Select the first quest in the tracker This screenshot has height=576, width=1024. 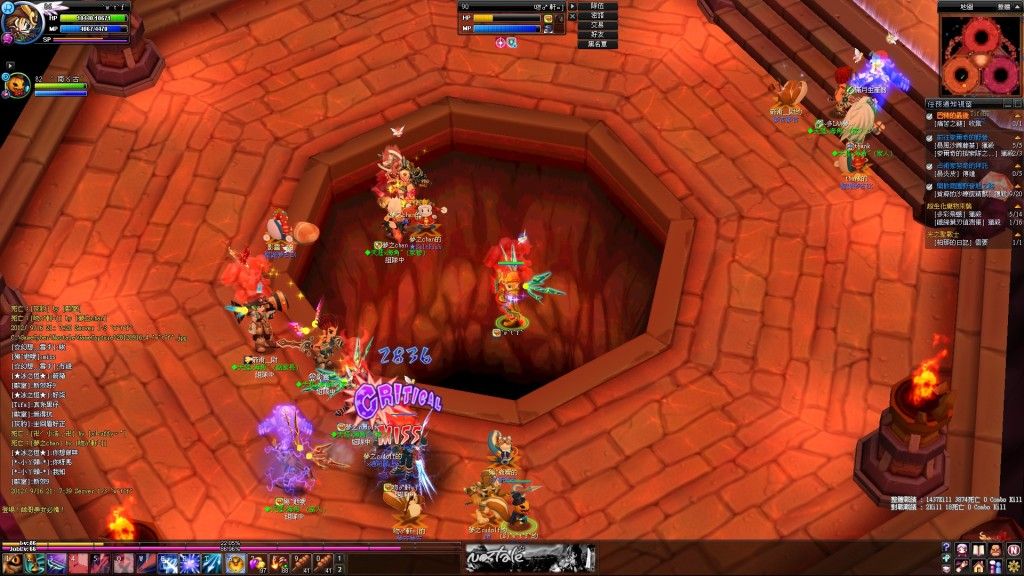972,120
